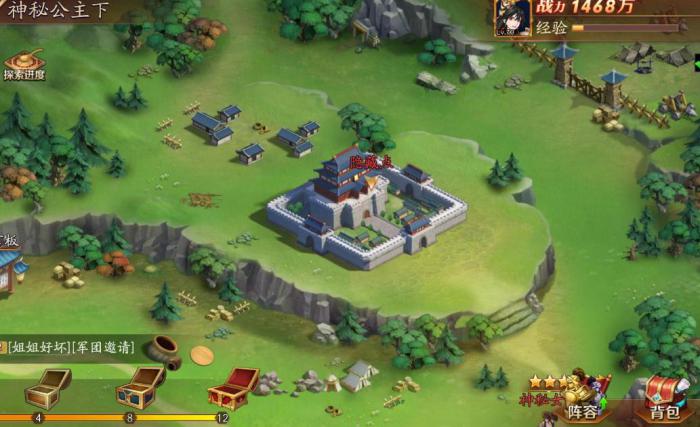Claim the blue chest at milestone 8
700x427 pixels.
139,387
